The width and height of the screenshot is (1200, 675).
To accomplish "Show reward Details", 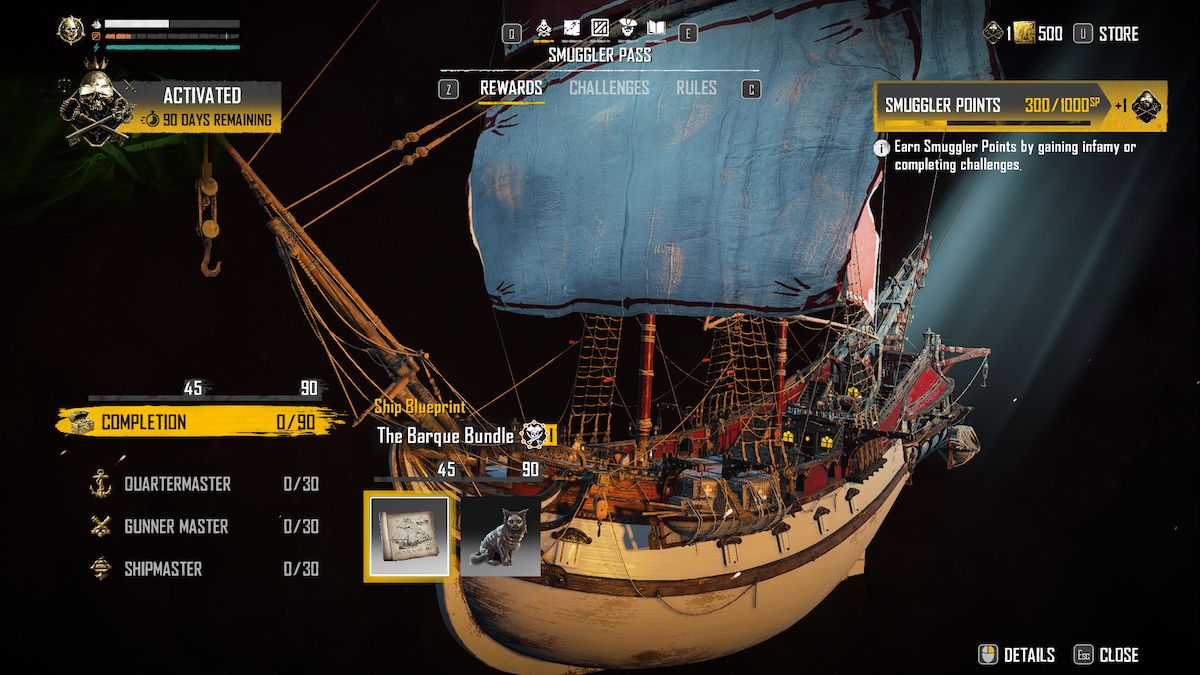I will point(1017,655).
